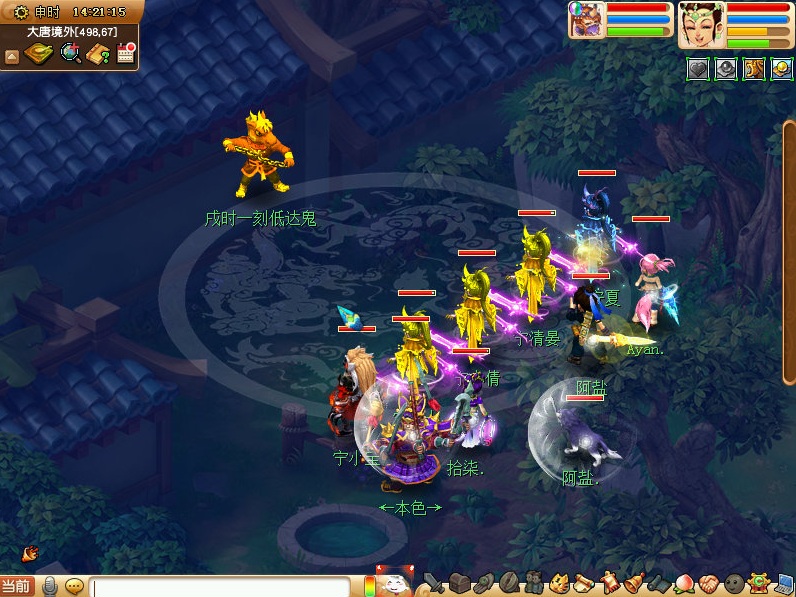Open the world map magnifier icon
Screen dimensions: 796x597
tap(70, 53)
